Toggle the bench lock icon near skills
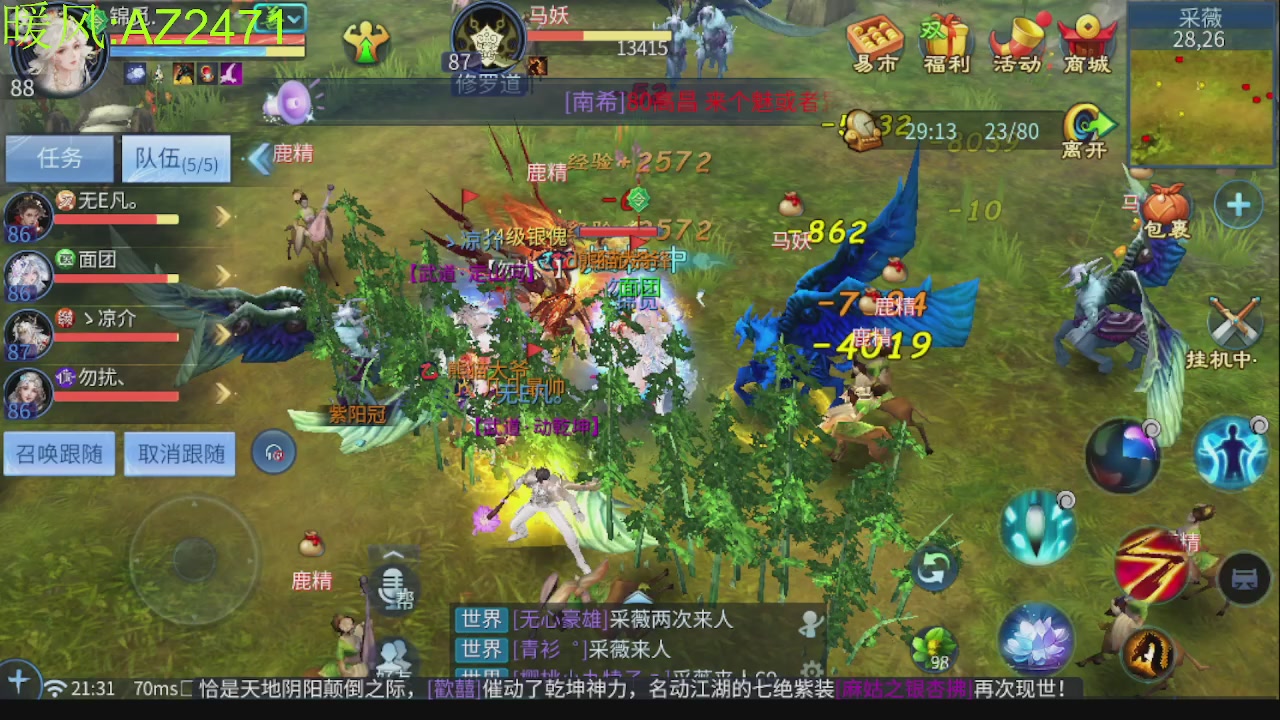 tap(1245, 577)
